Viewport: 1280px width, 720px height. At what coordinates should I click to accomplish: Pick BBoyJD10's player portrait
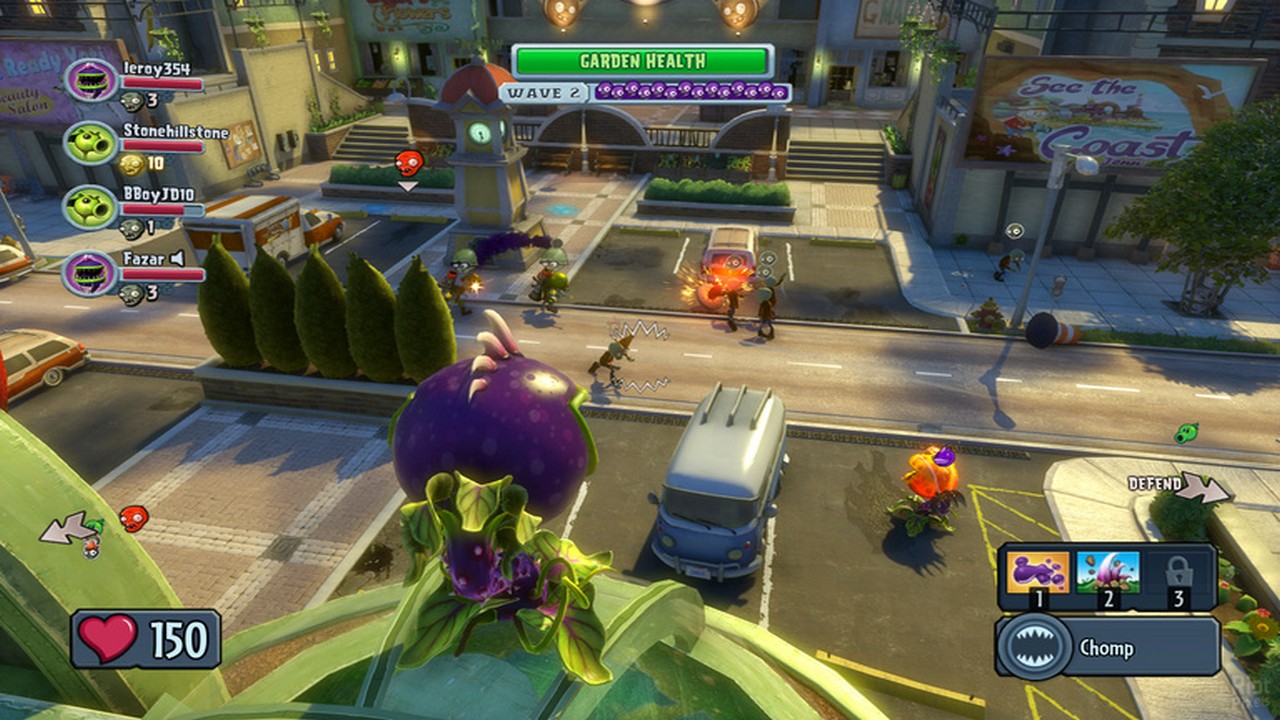click(91, 207)
